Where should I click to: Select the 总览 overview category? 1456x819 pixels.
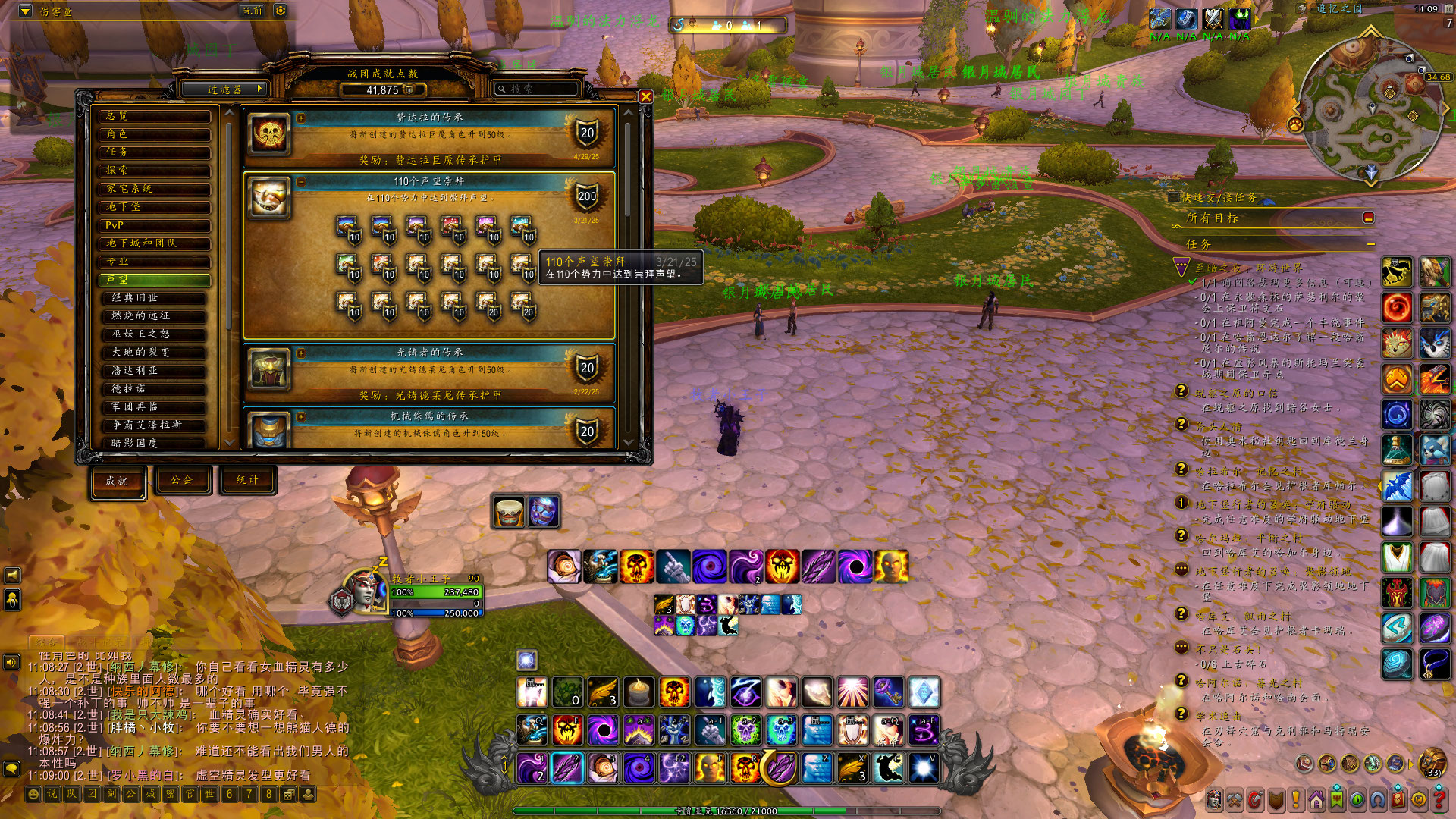[x=155, y=116]
